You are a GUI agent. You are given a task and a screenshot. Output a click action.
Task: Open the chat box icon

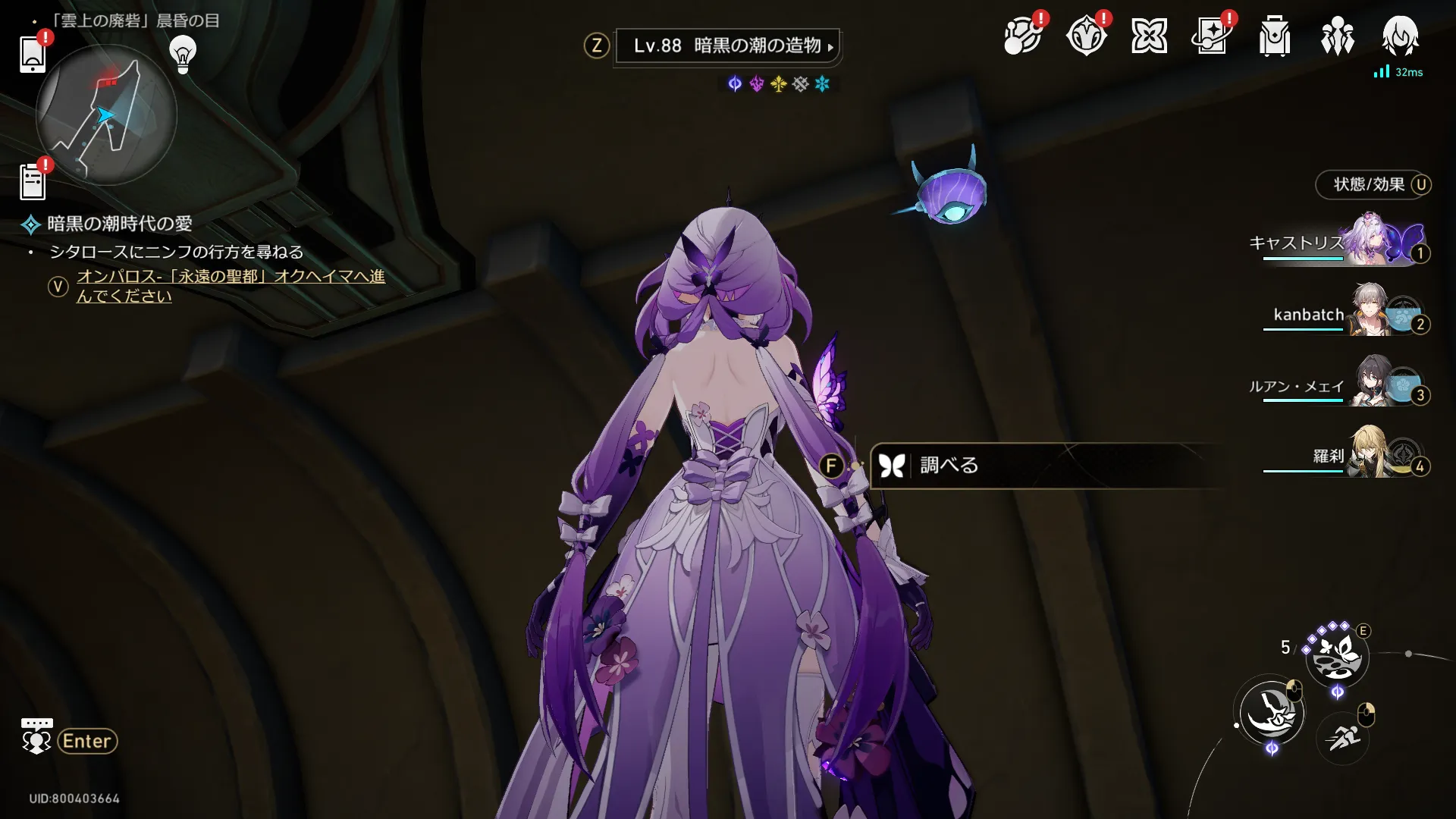[36, 736]
